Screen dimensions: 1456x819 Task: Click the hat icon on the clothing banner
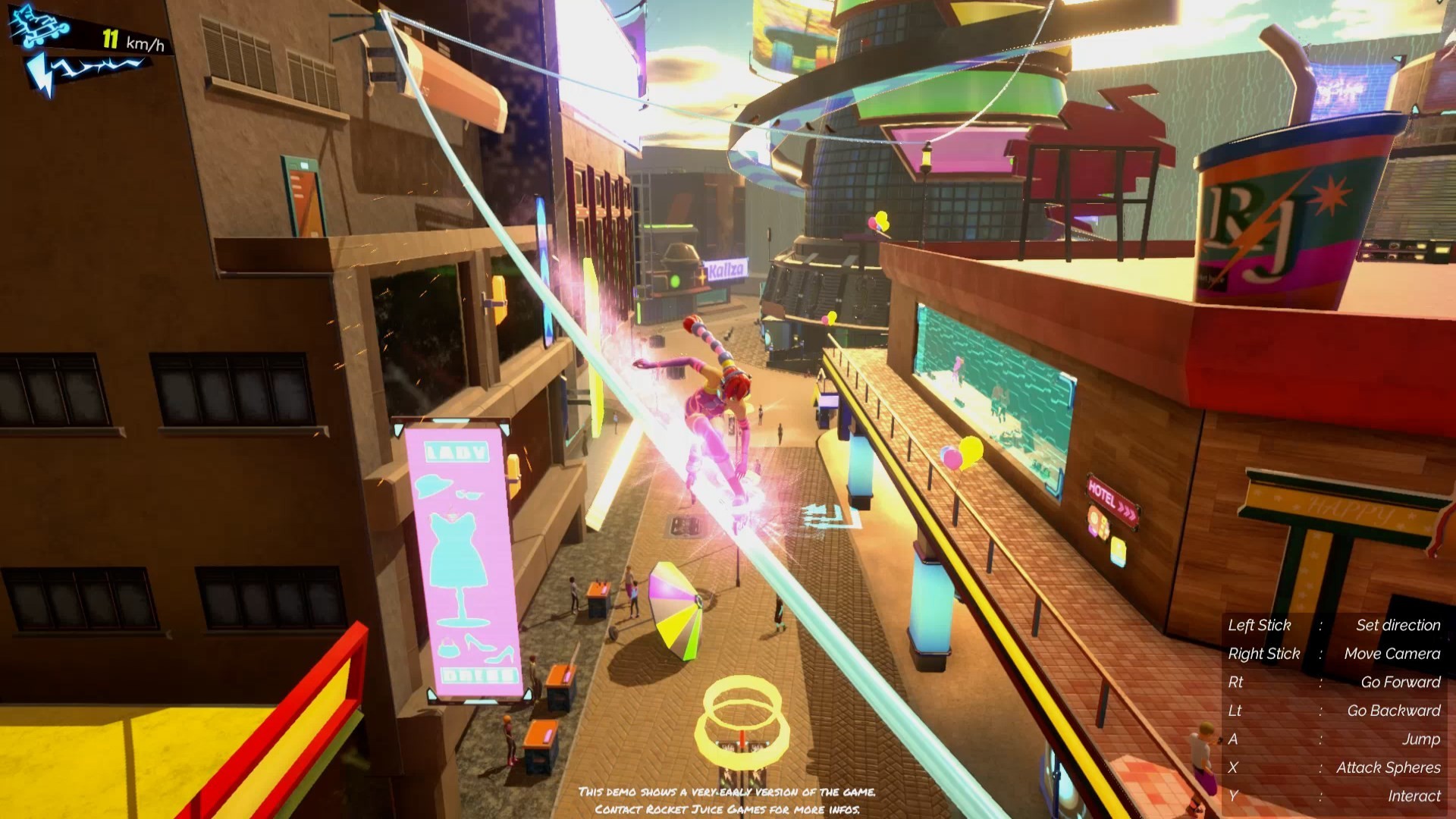pyautogui.click(x=432, y=485)
